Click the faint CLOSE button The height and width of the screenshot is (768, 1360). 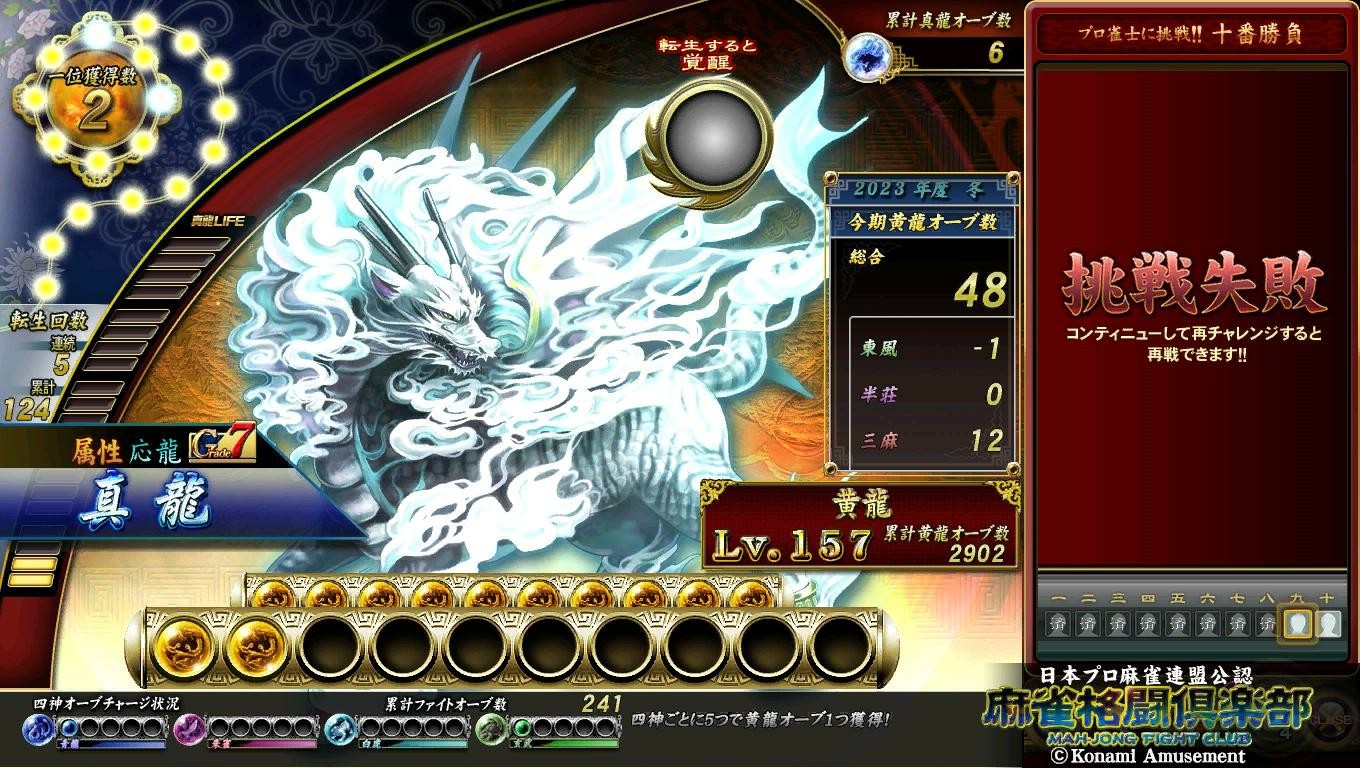[1328, 720]
